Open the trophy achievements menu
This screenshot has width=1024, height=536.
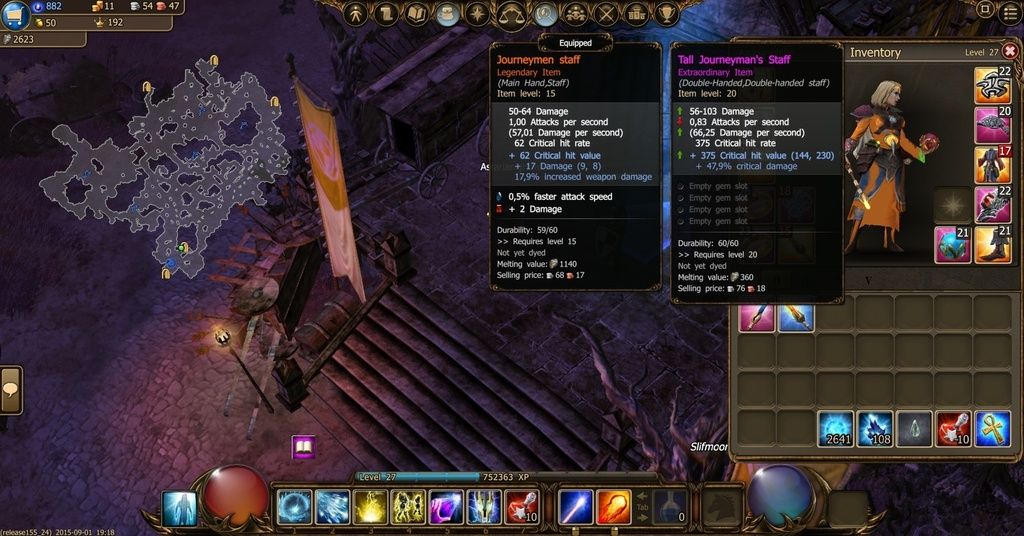[x=668, y=14]
